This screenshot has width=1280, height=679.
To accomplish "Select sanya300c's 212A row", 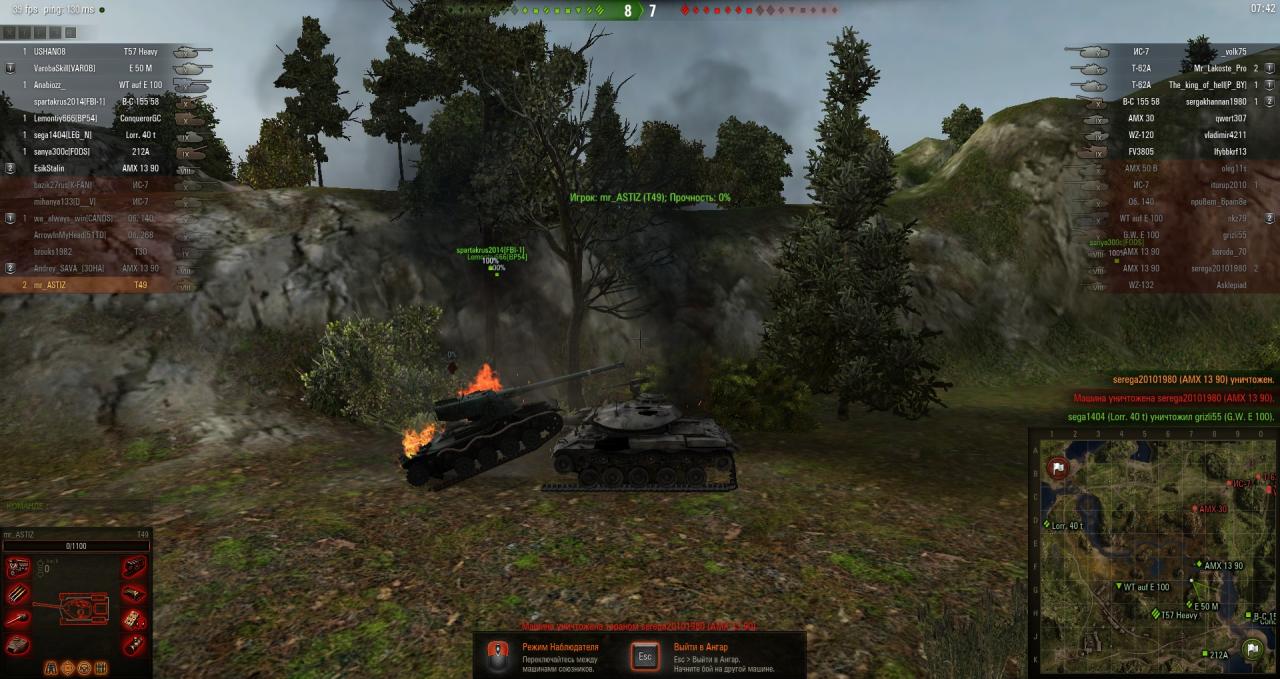I will tap(90, 151).
